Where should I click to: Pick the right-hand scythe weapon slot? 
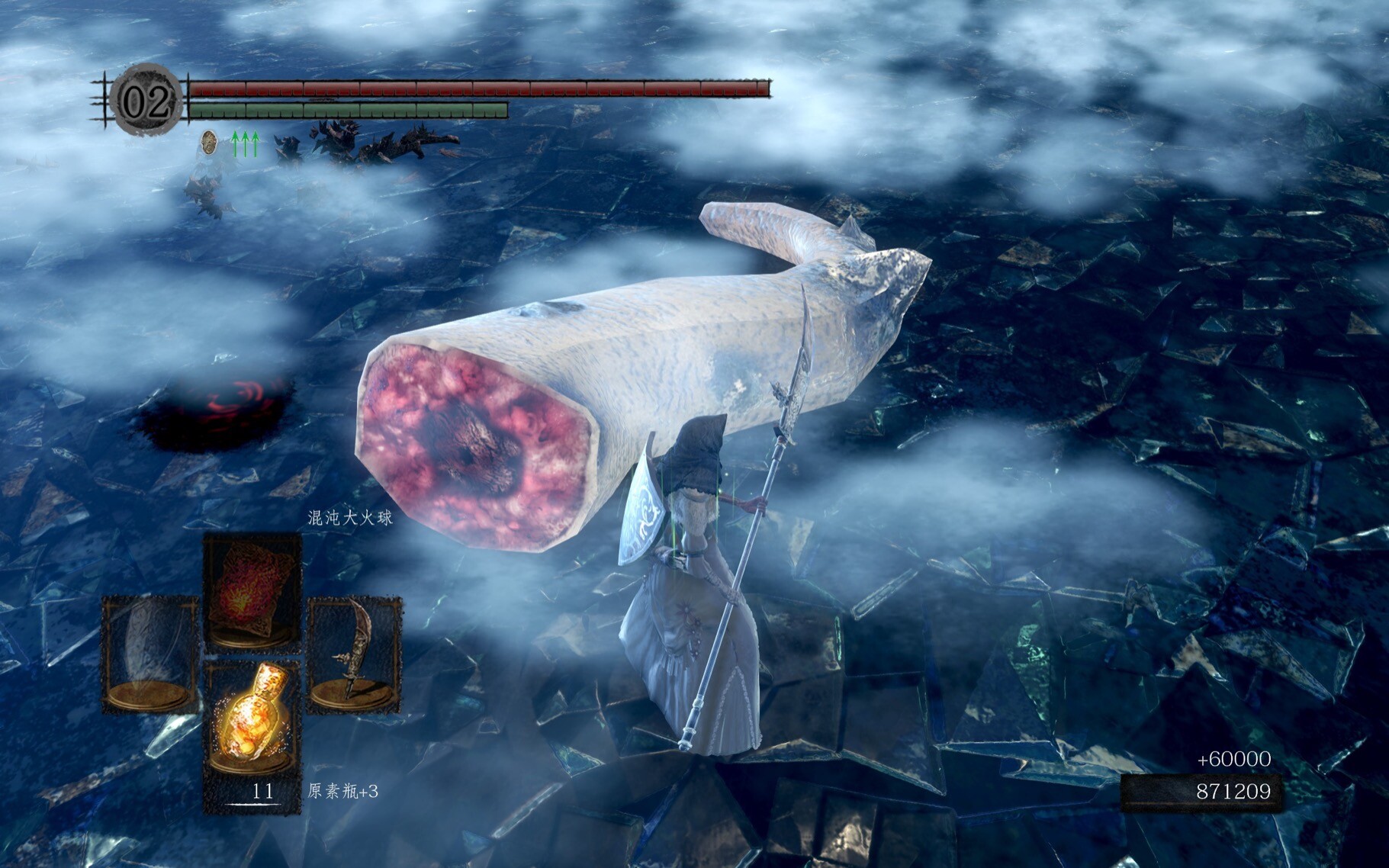[354, 654]
